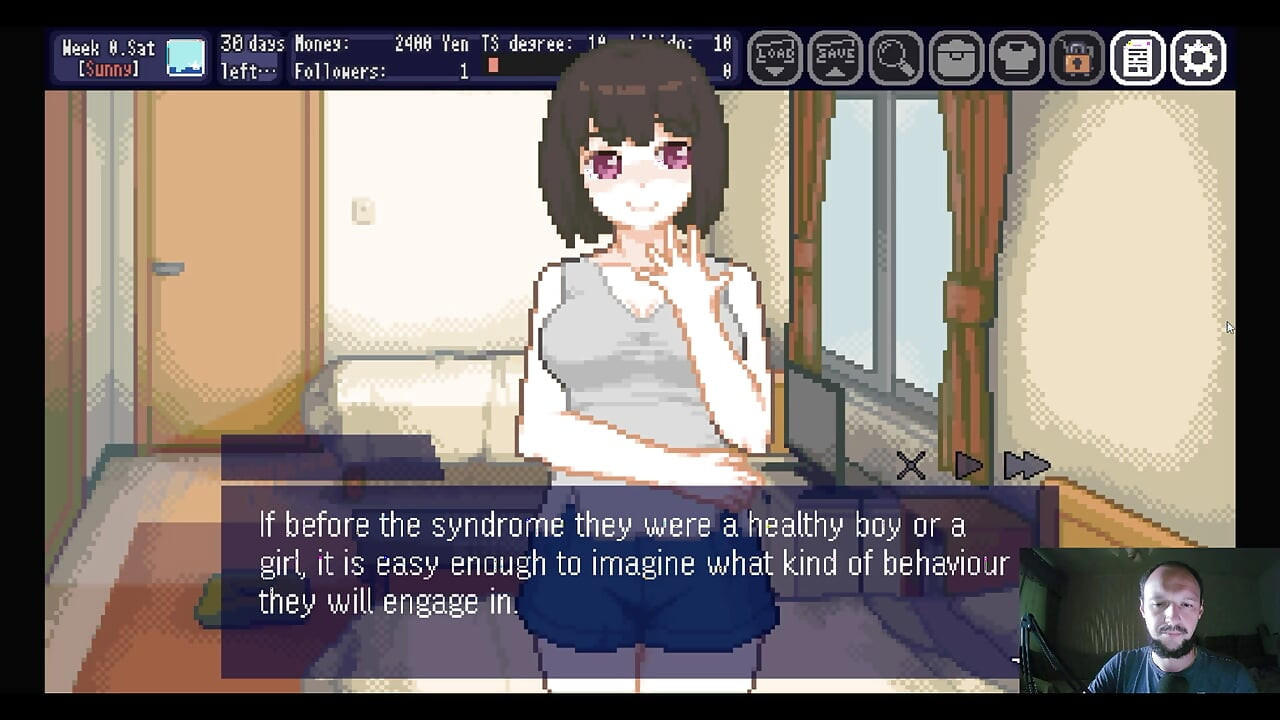The height and width of the screenshot is (720, 1280).
Task: Click the padlock shopping cart icon
Action: pos(1076,58)
